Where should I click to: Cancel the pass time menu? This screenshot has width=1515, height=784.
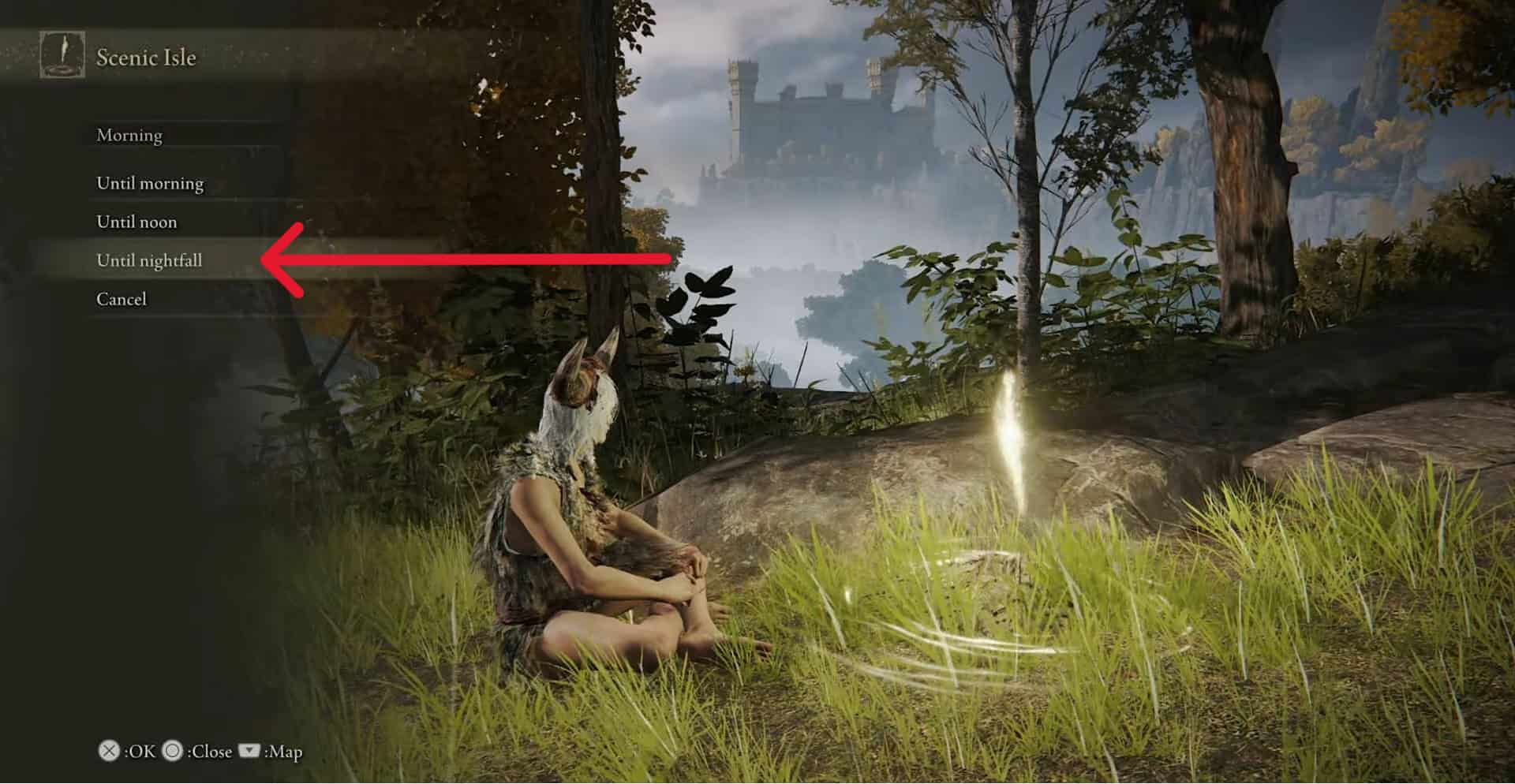(x=122, y=299)
